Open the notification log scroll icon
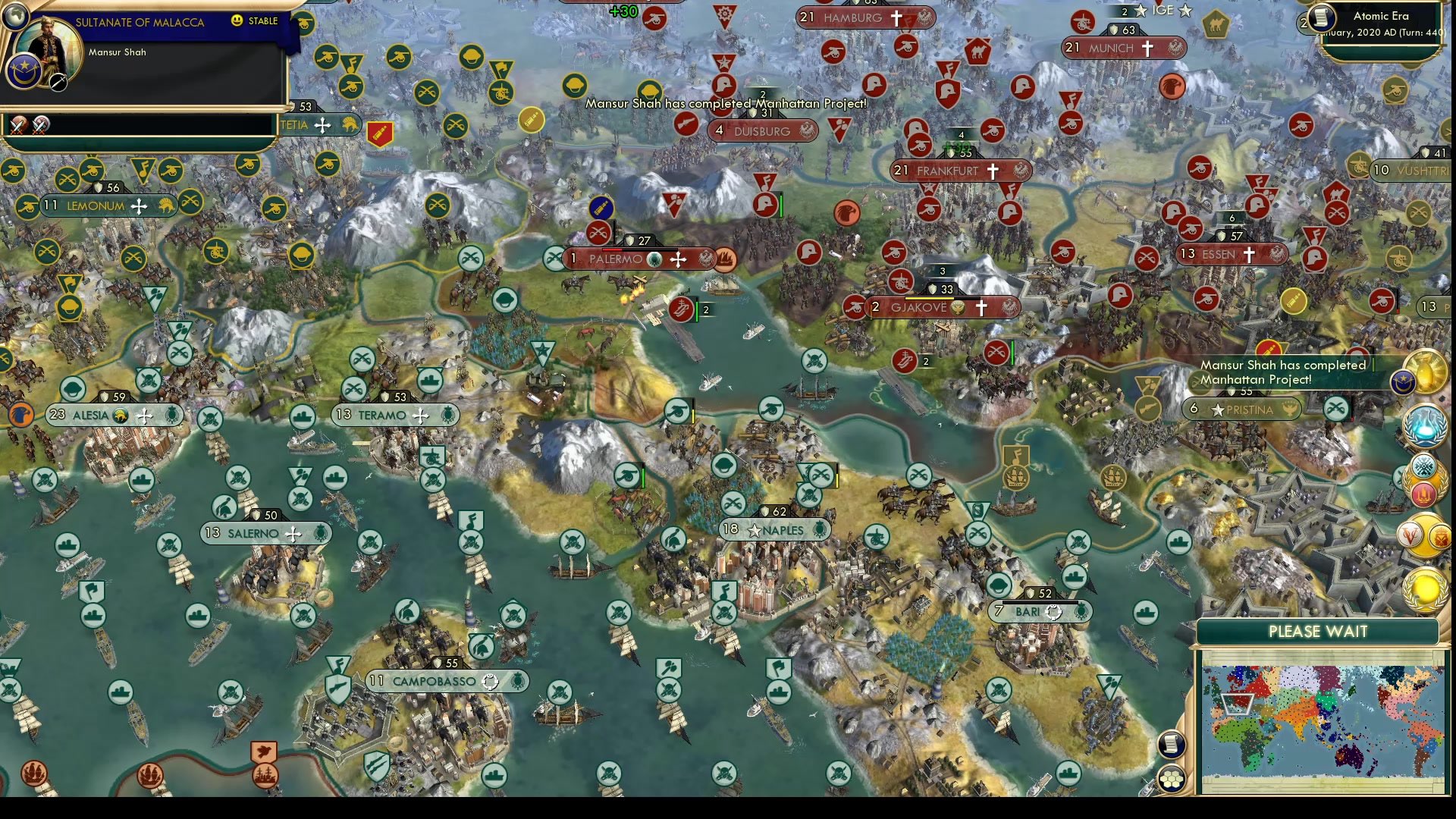 pos(1170,743)
